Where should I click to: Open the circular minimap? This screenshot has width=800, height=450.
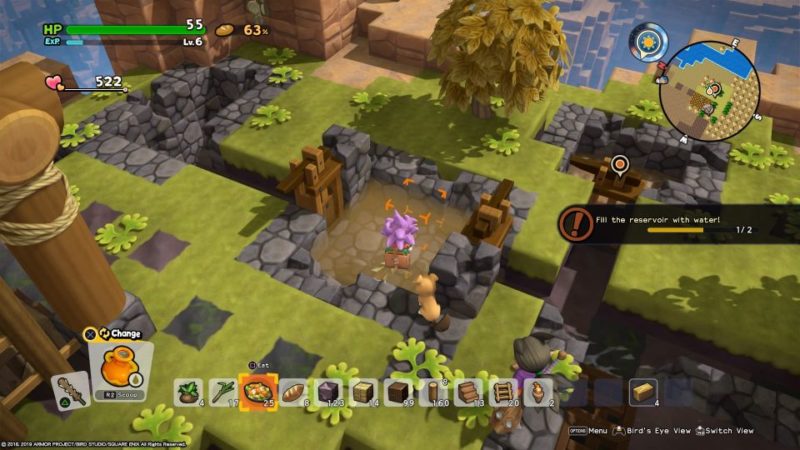(x=710, y=91)
